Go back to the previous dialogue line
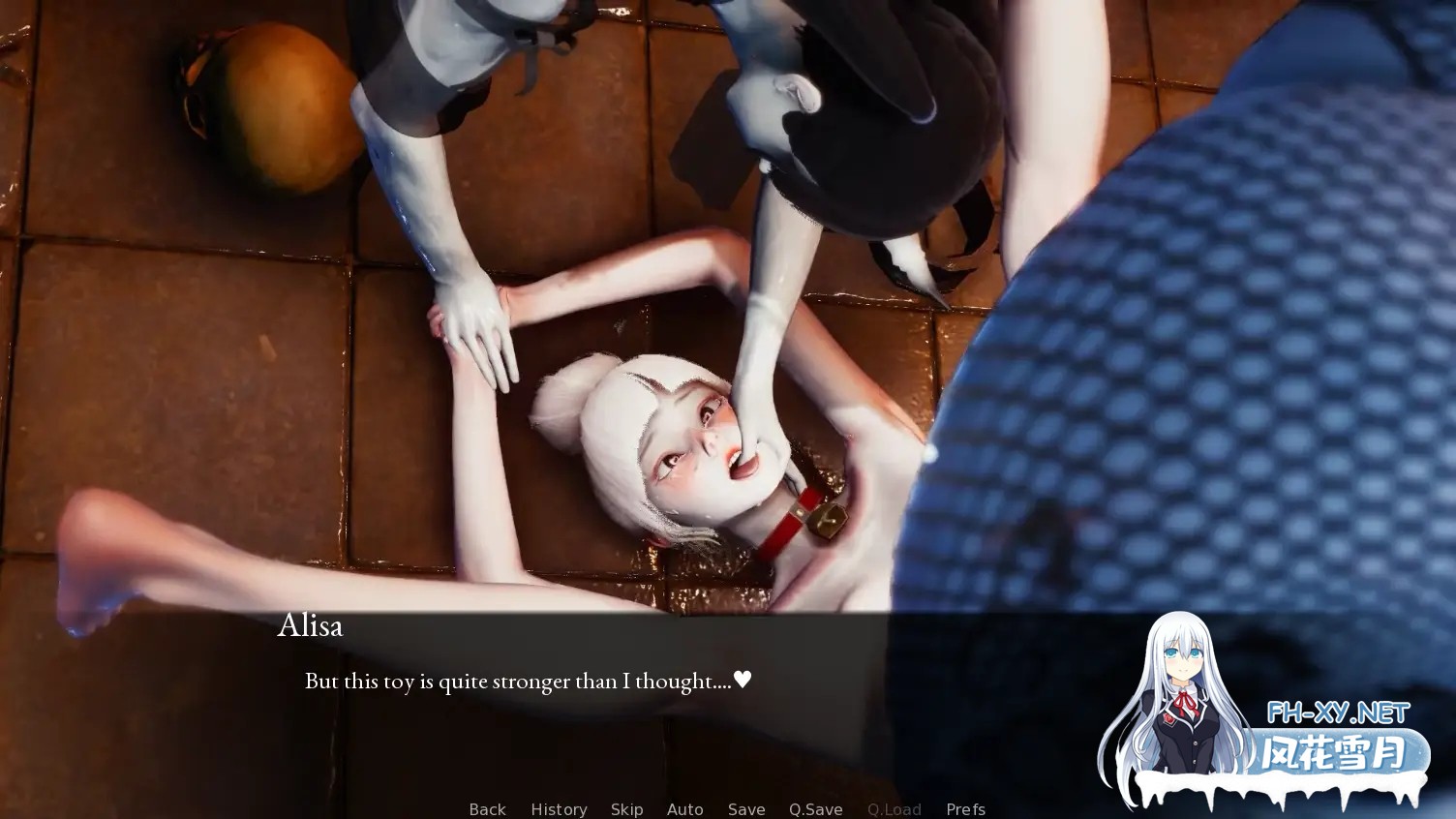Viewport: 1456px width, 819px height. [487, 808]
